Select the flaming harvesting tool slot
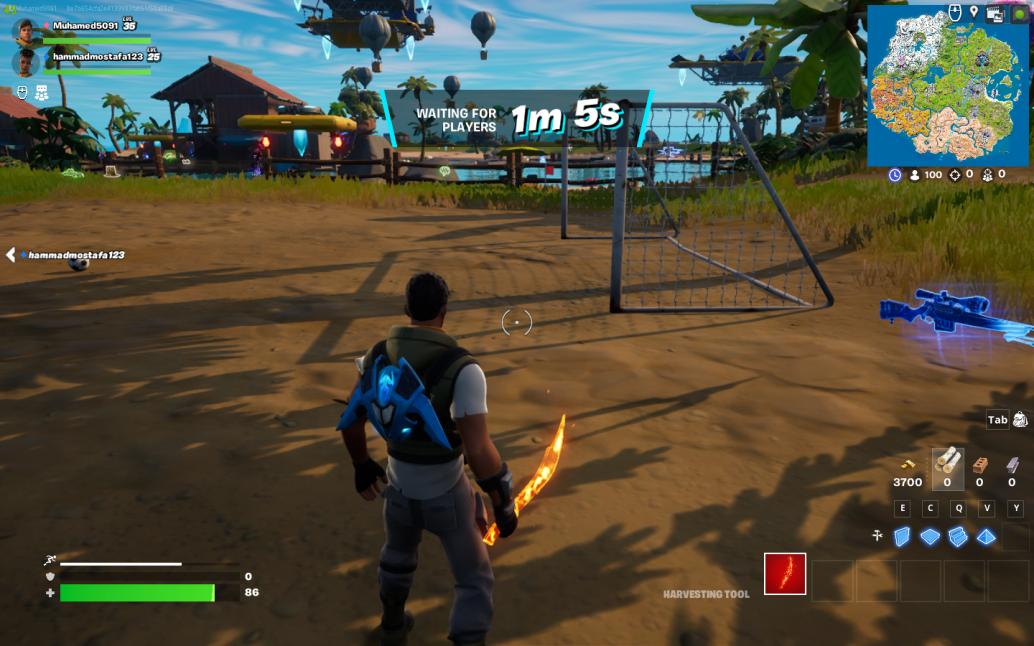 (x=785, y=574)
